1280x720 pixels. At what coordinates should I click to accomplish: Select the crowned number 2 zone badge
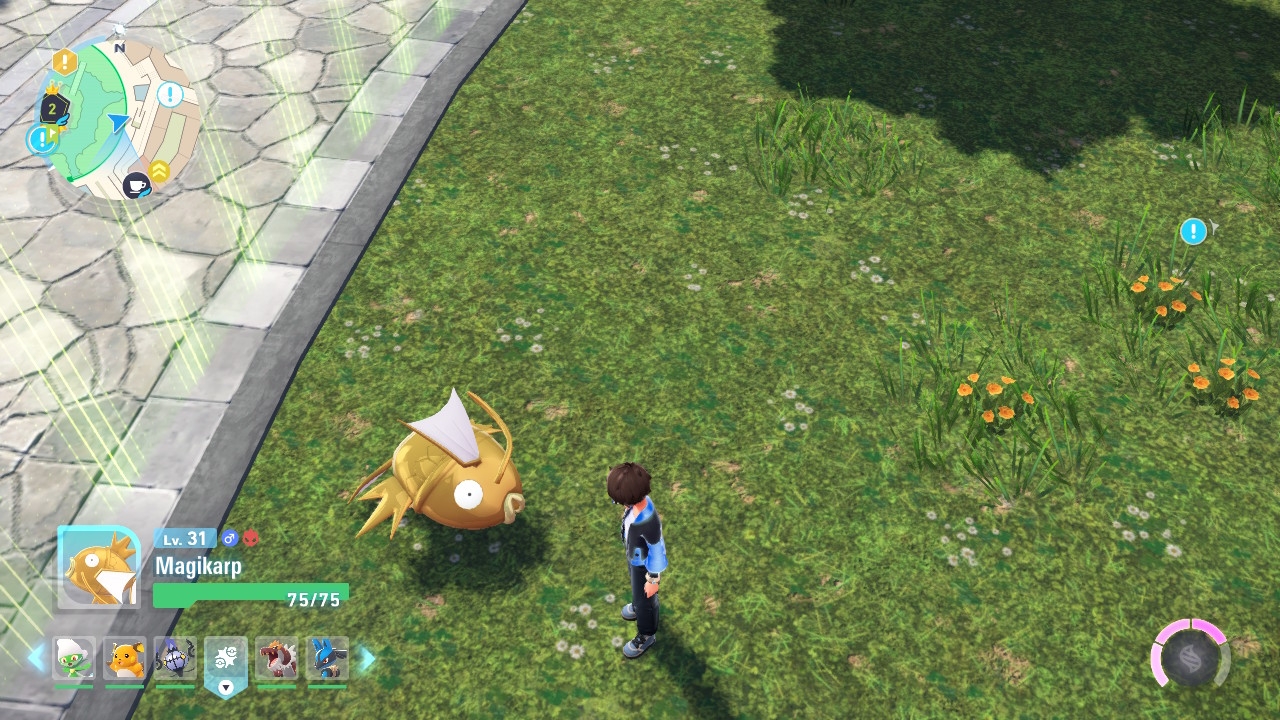pos(52,108)
